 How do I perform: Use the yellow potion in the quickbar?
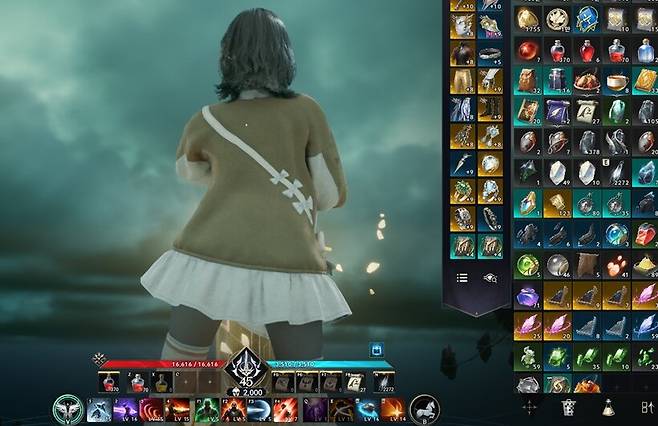[x=158, y=380]
